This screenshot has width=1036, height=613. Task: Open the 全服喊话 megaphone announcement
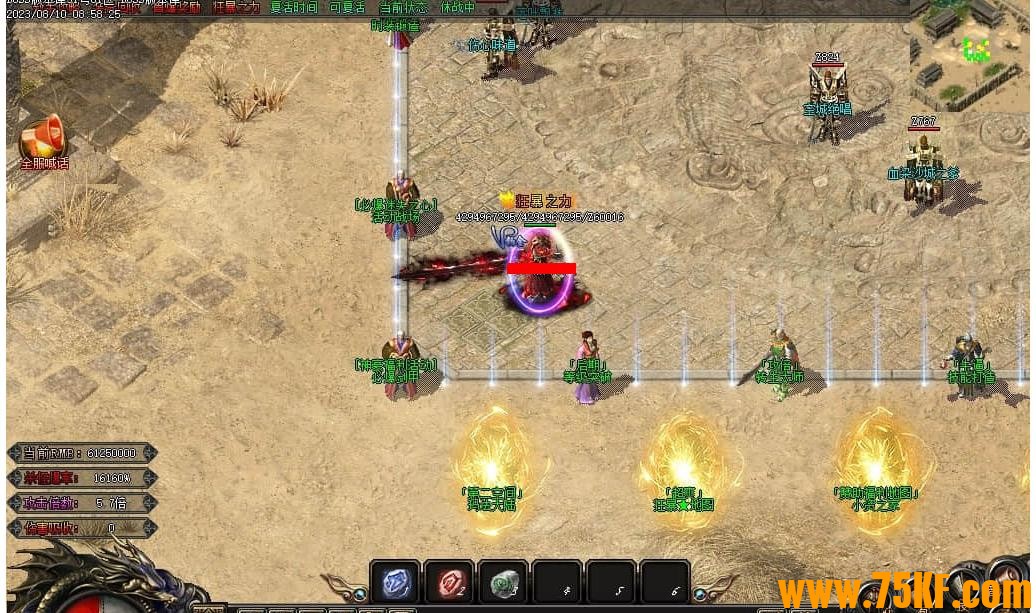pos(42,139)
